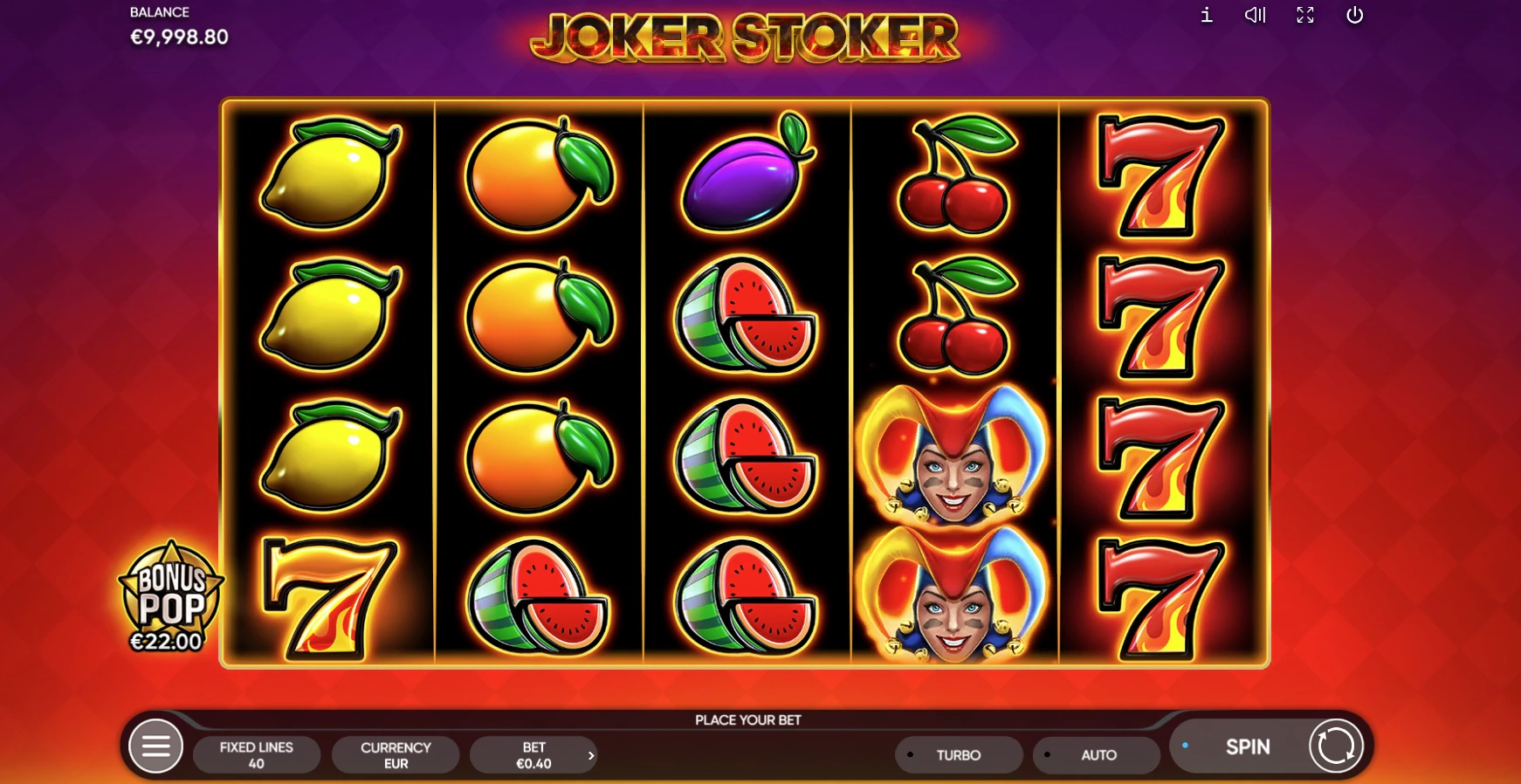Exit game with power icon
The width and height of the screenshot is (1521, 784).
[1355, 15]
